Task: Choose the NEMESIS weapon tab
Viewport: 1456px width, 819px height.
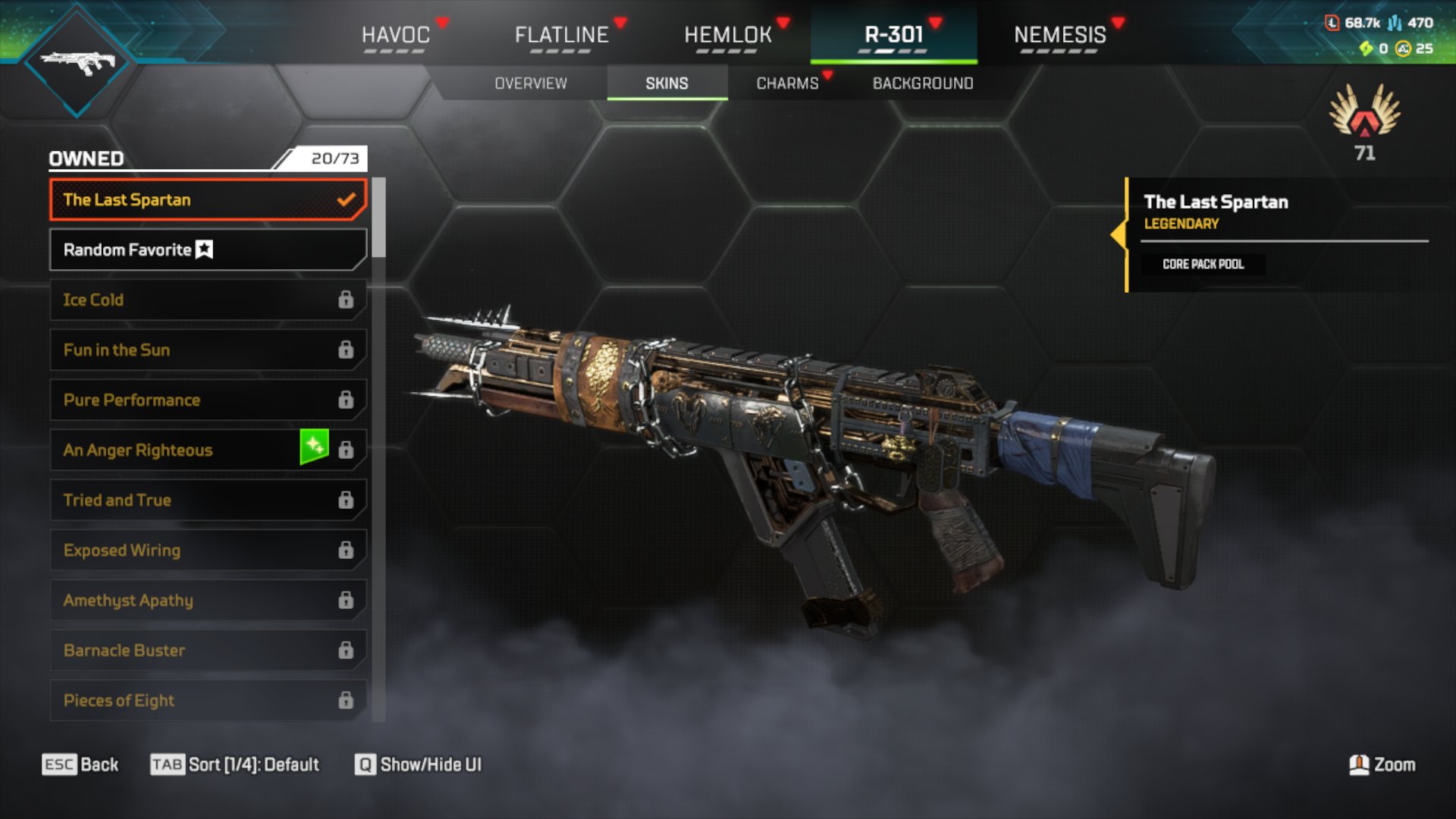Action: 1059,35
